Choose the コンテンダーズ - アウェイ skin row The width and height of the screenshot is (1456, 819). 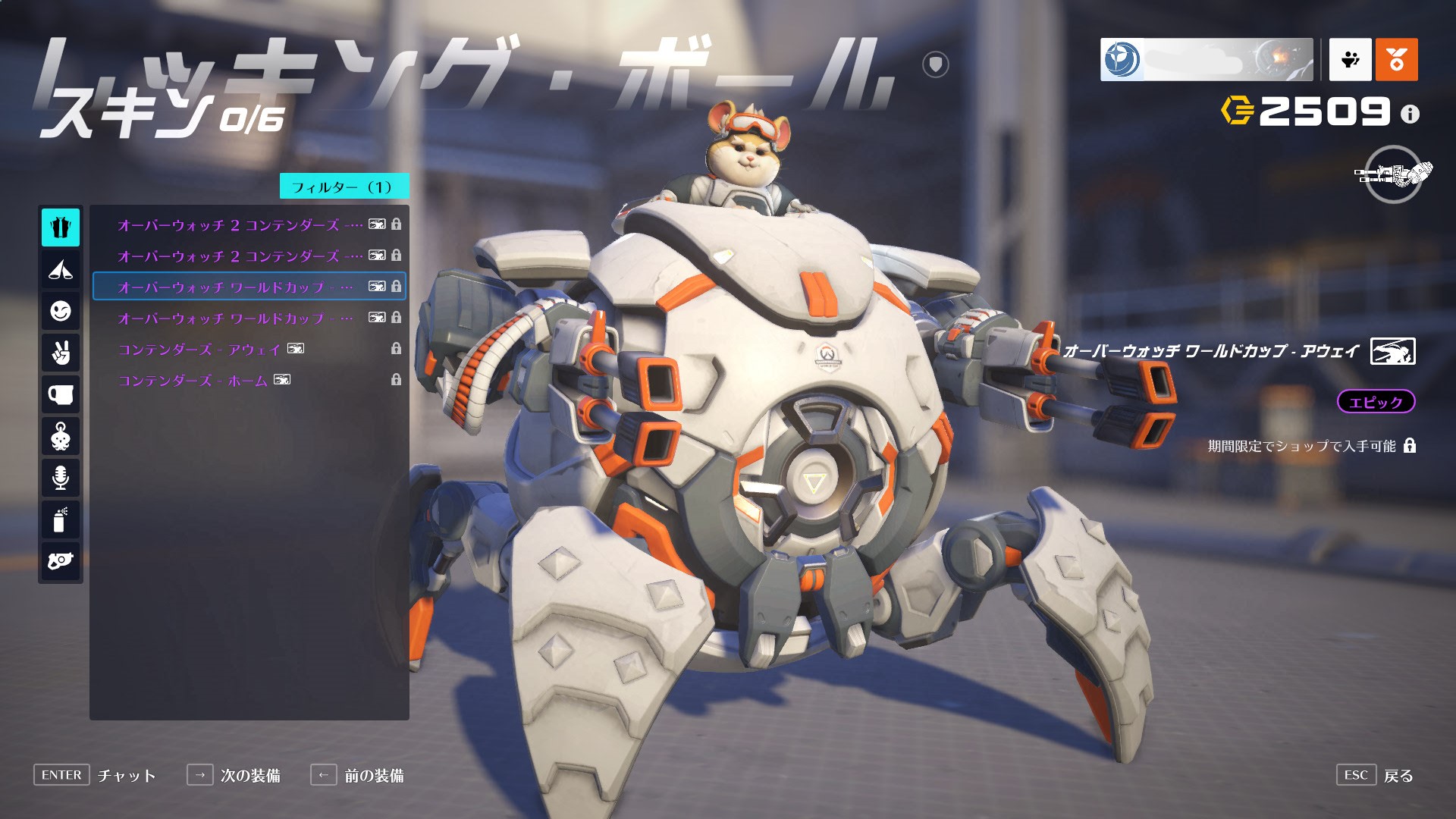[x=249, y=349]
